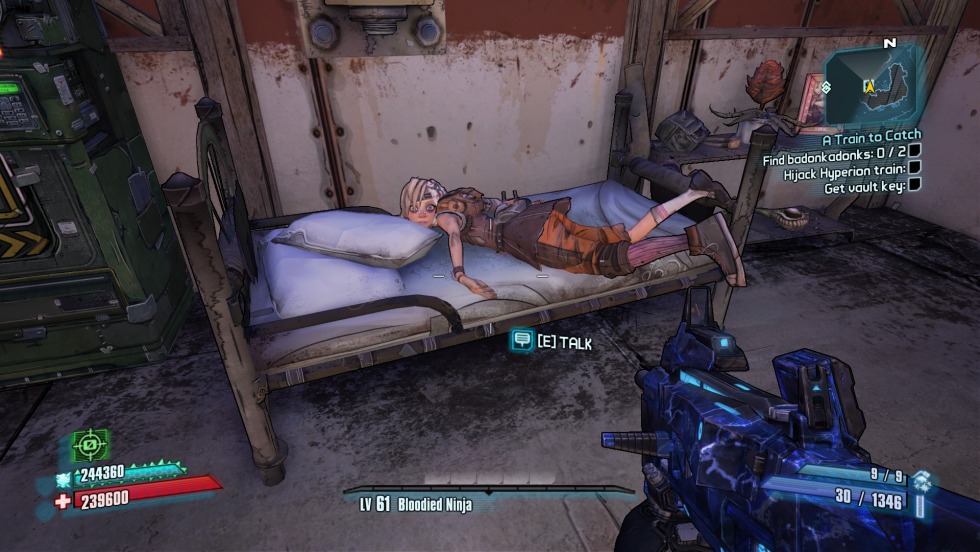The width and height of the screenshot is (980, 552).
Task: Select the A Train to Catch quest title
Action: 871,136
